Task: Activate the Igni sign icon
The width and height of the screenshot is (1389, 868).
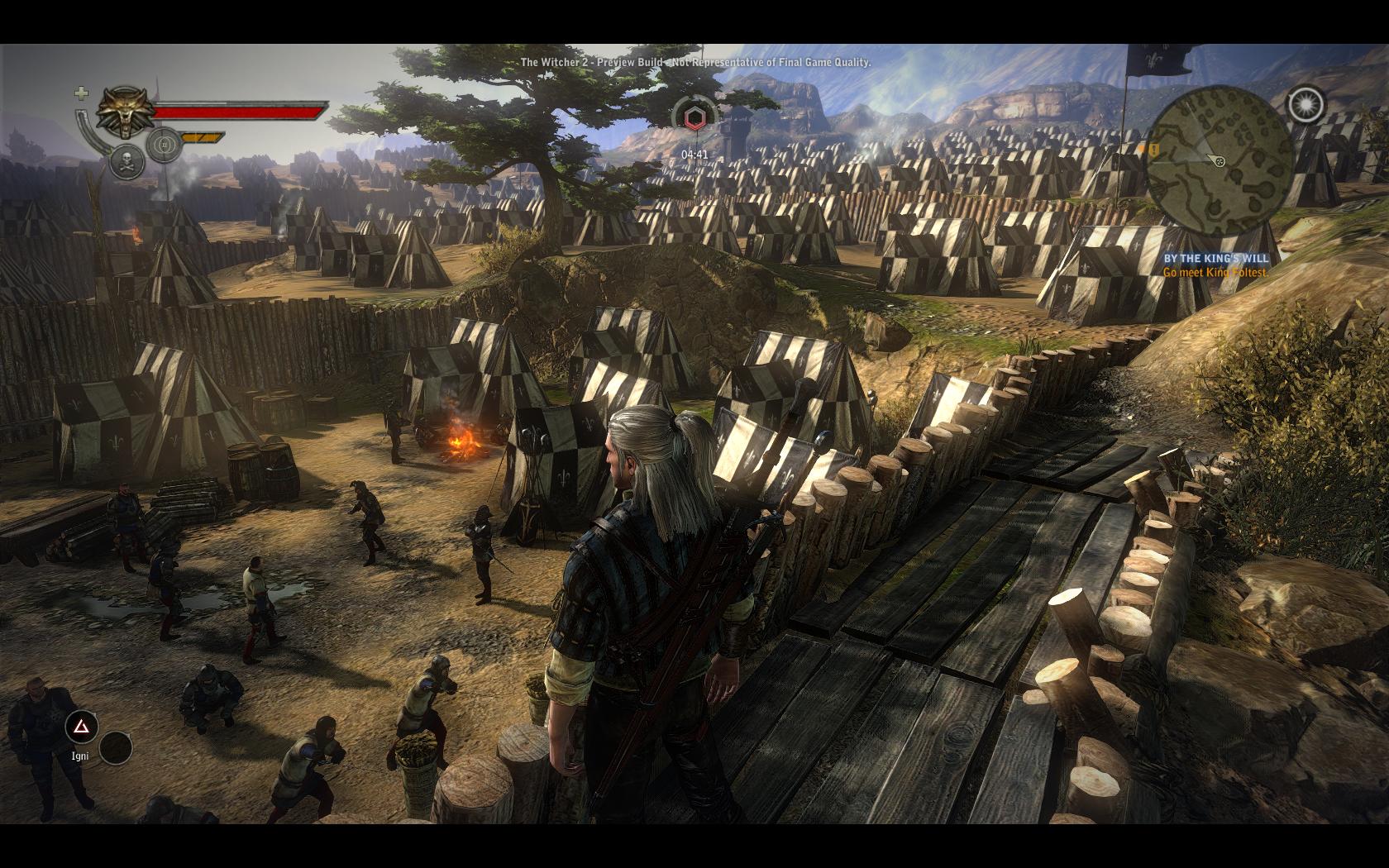Action: (x=81, y=727)
